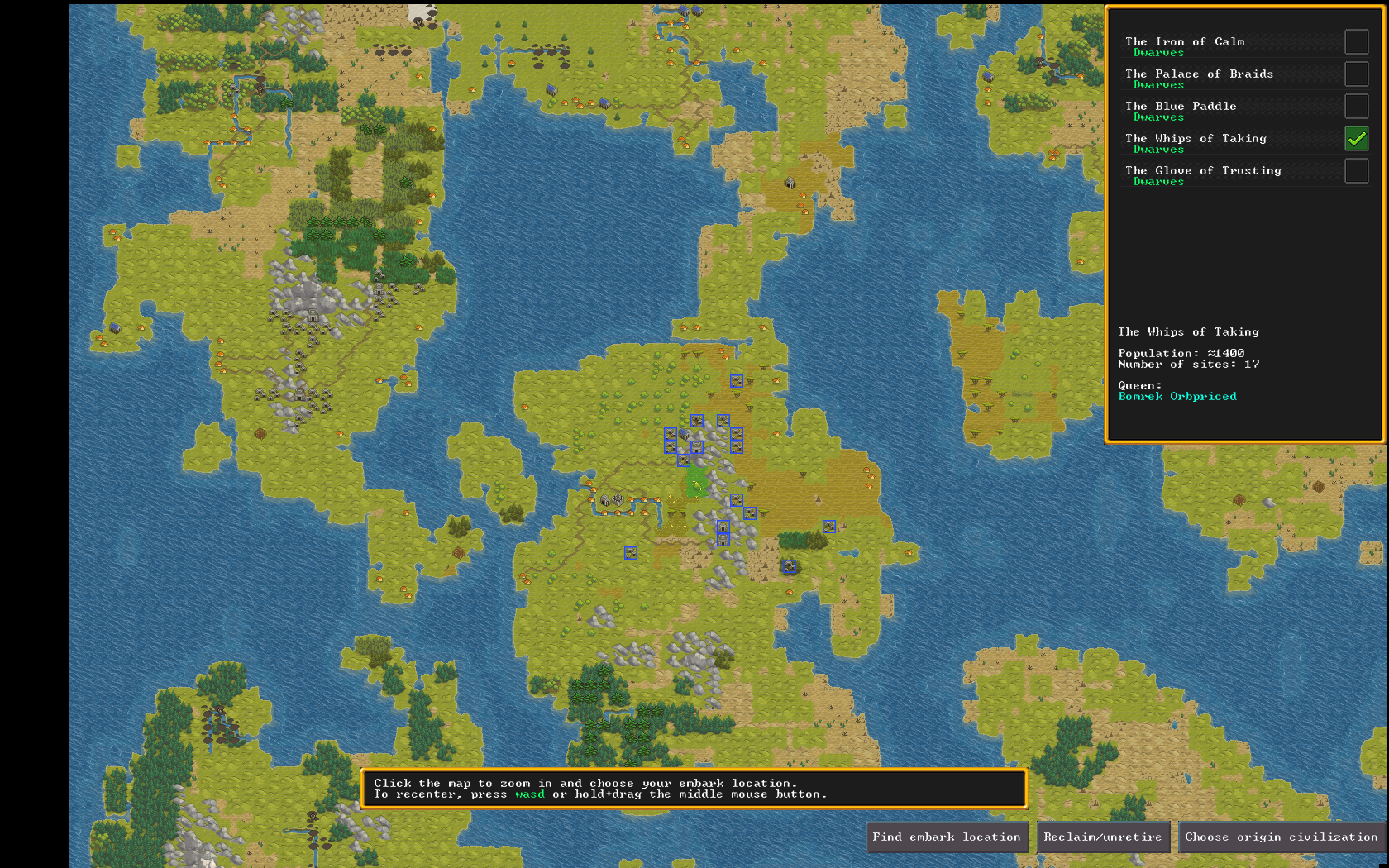Choose The Blue Paddle civilization checkbox

tap(1356, 107)
